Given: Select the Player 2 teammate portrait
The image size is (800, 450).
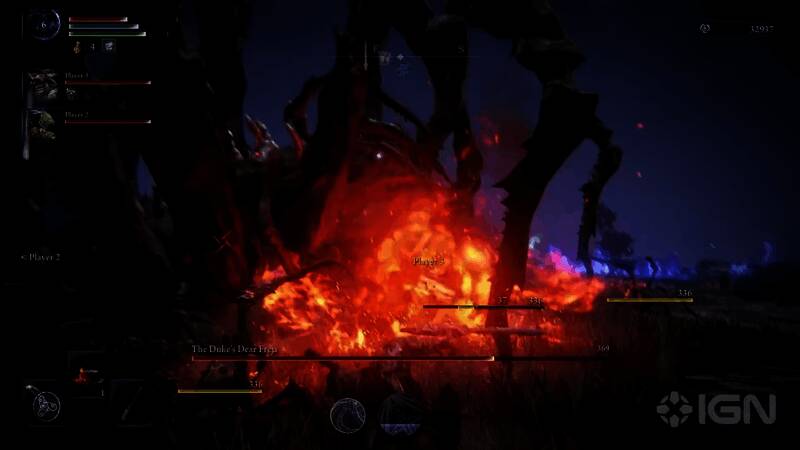Looking at the screenshot, I should coord(42,124).
